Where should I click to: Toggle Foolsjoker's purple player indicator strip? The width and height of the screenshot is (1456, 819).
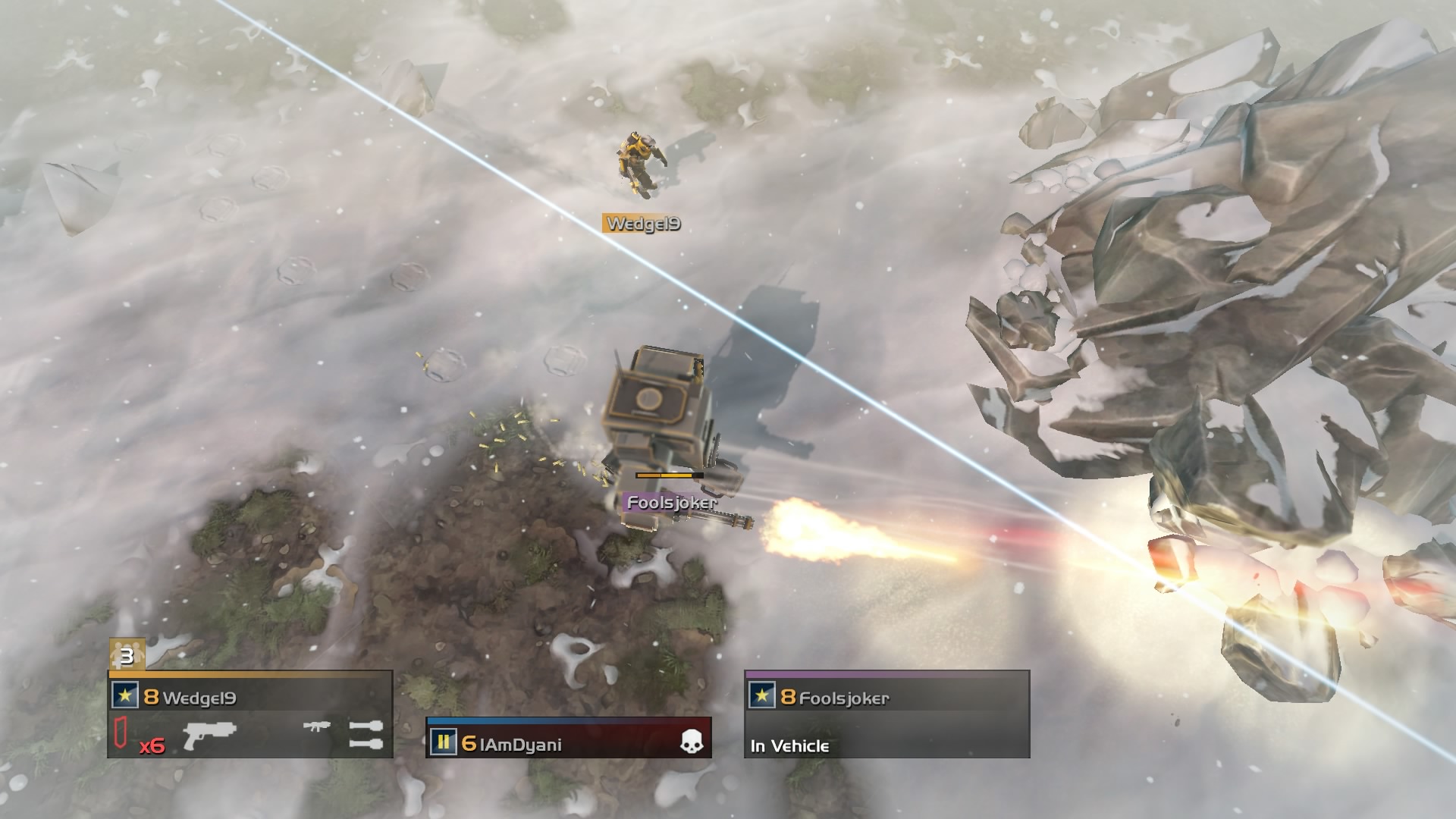[x=887, y=675]
